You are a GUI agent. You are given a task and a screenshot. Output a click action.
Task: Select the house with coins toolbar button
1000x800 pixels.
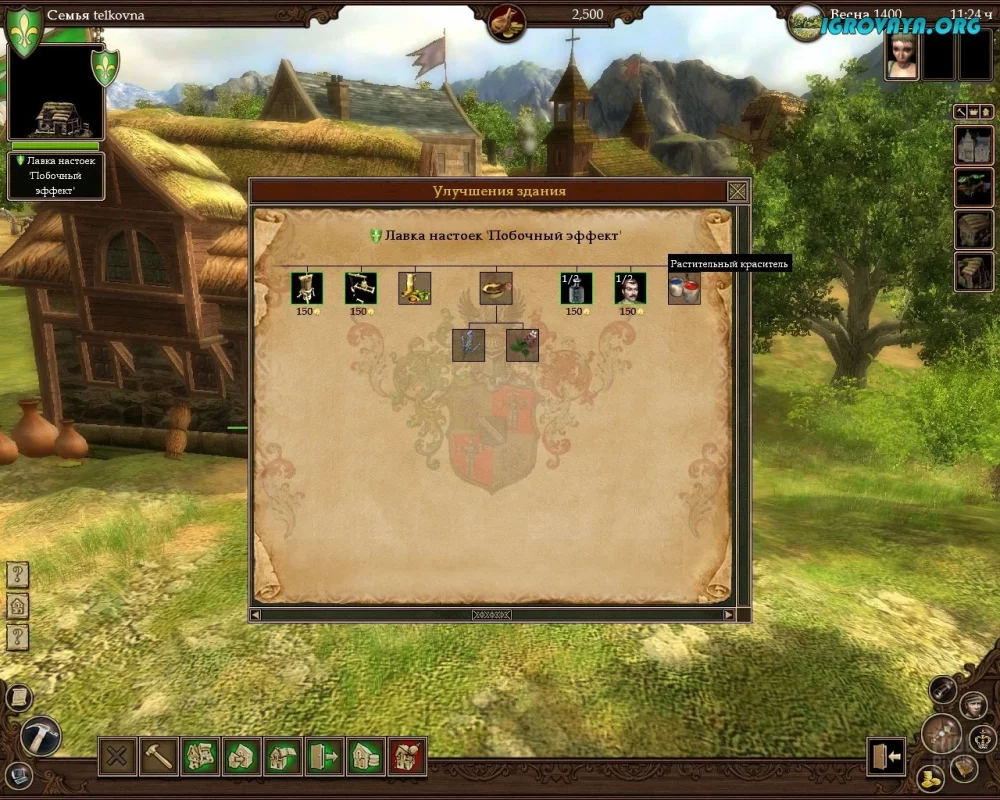[x=366, y=757]
